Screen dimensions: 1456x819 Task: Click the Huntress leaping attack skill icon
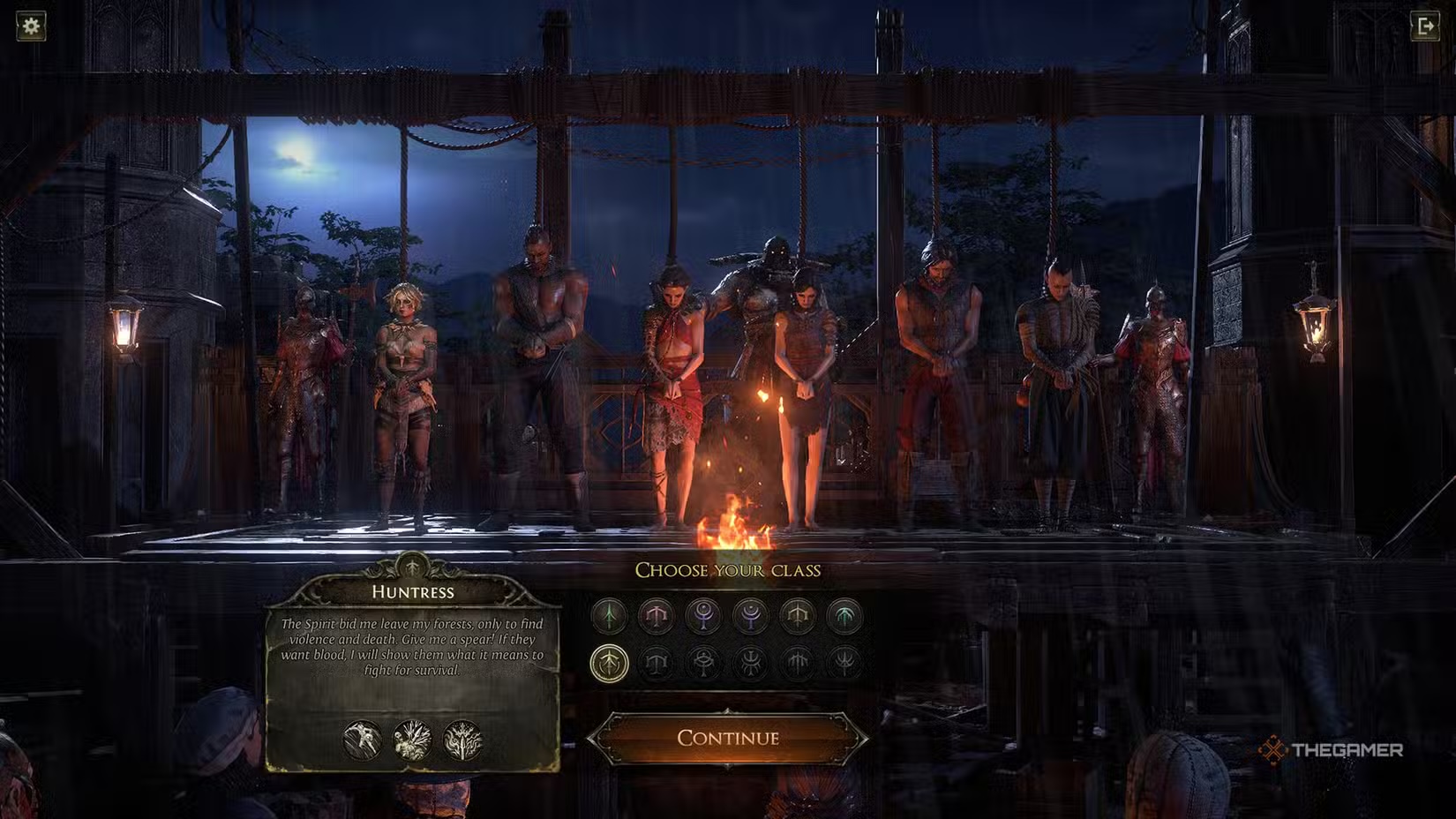361,740
